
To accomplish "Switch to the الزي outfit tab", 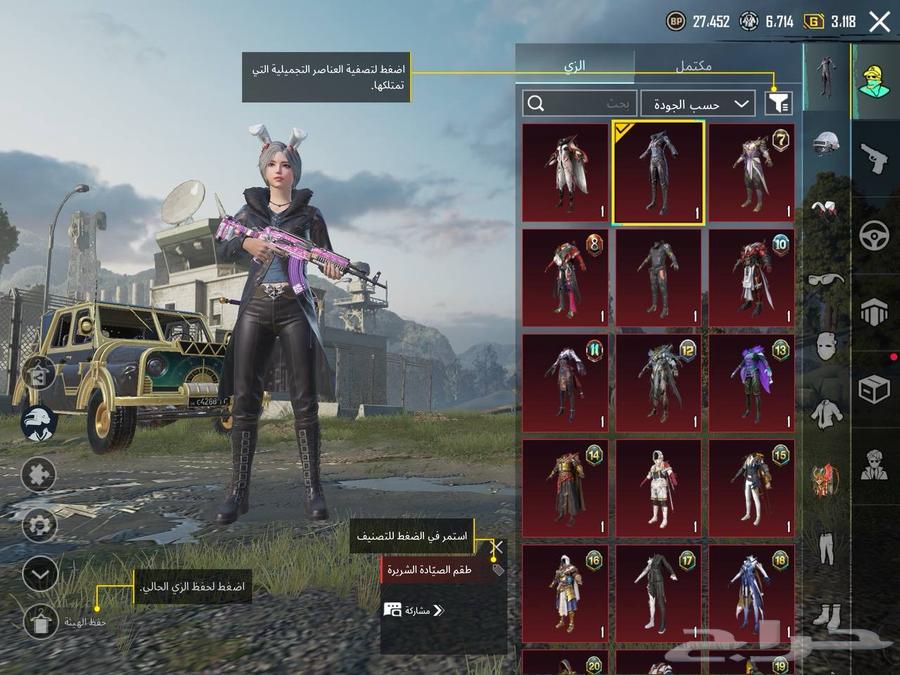I will coord(575,66).
